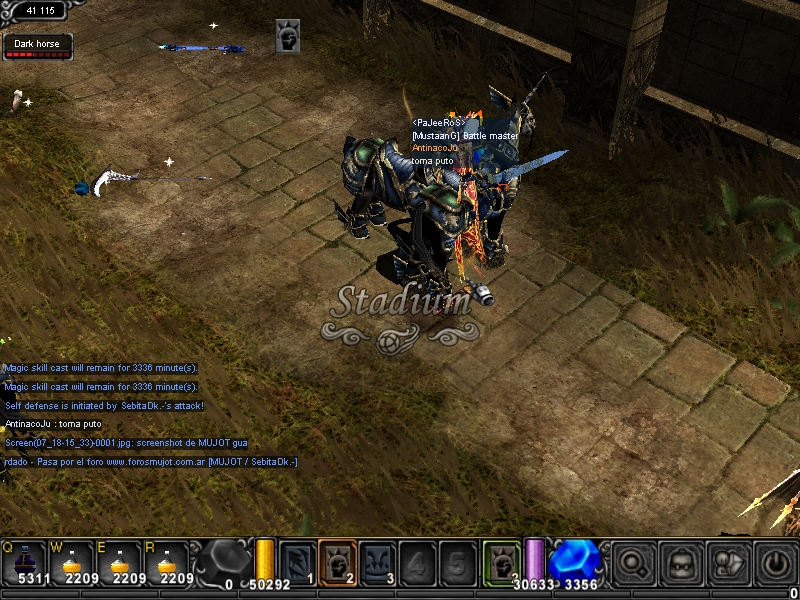Click the power system menu button
The width and height of the screenshot is (800, 600).
point(775,563)
